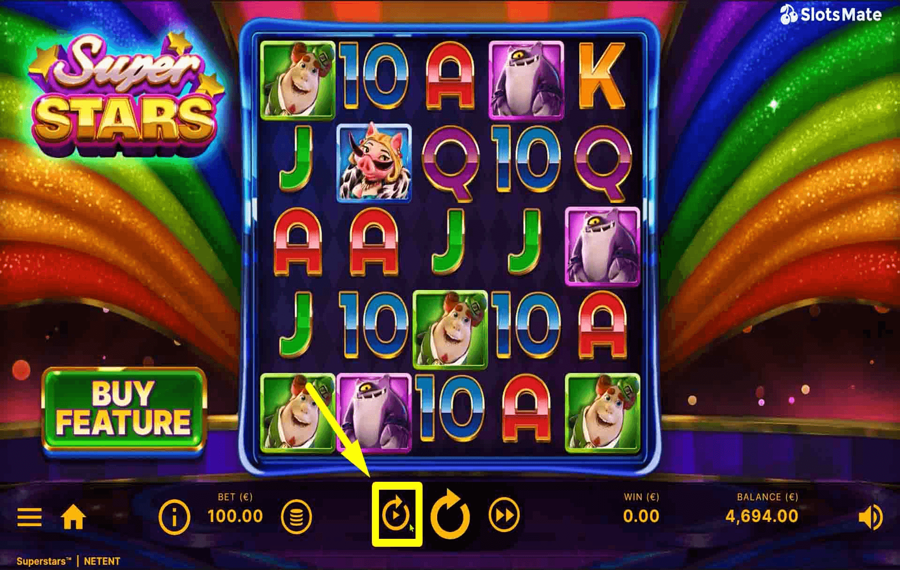Image resolution: width=900 pixels, height=570 pixels.
Task: Open the hamburger menu
Action: (x=29, y=517)
